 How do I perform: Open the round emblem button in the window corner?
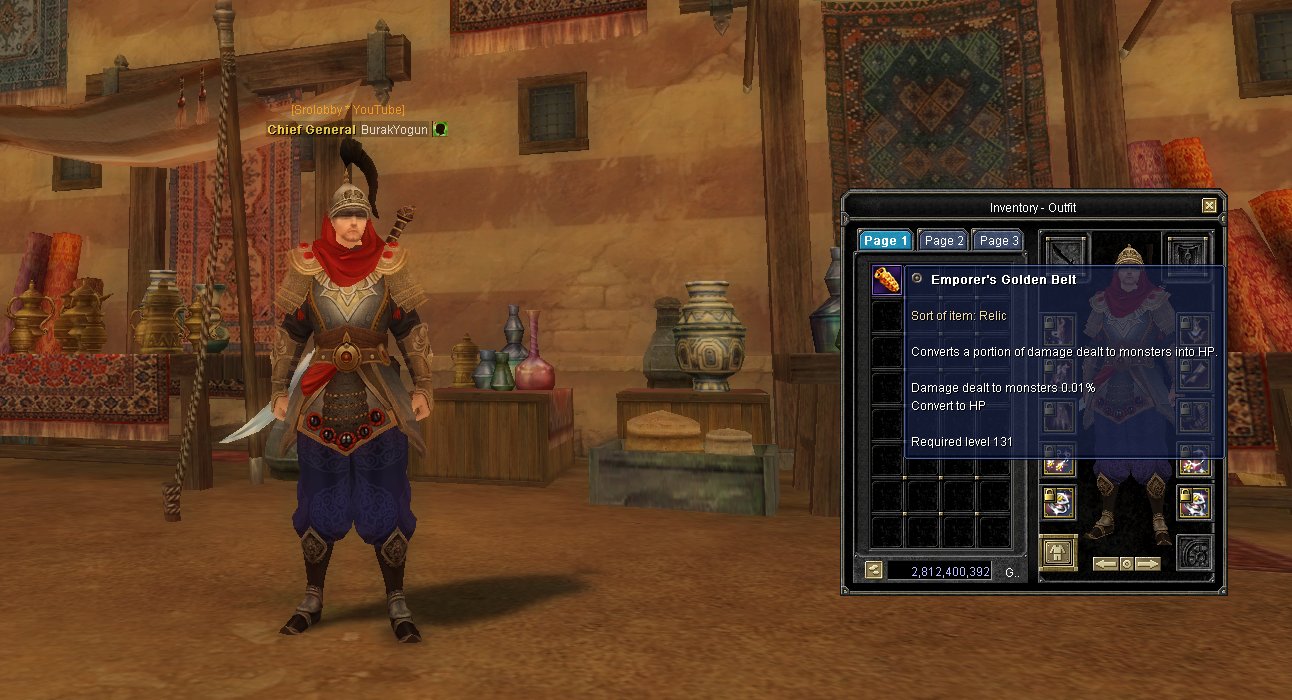1194,553
